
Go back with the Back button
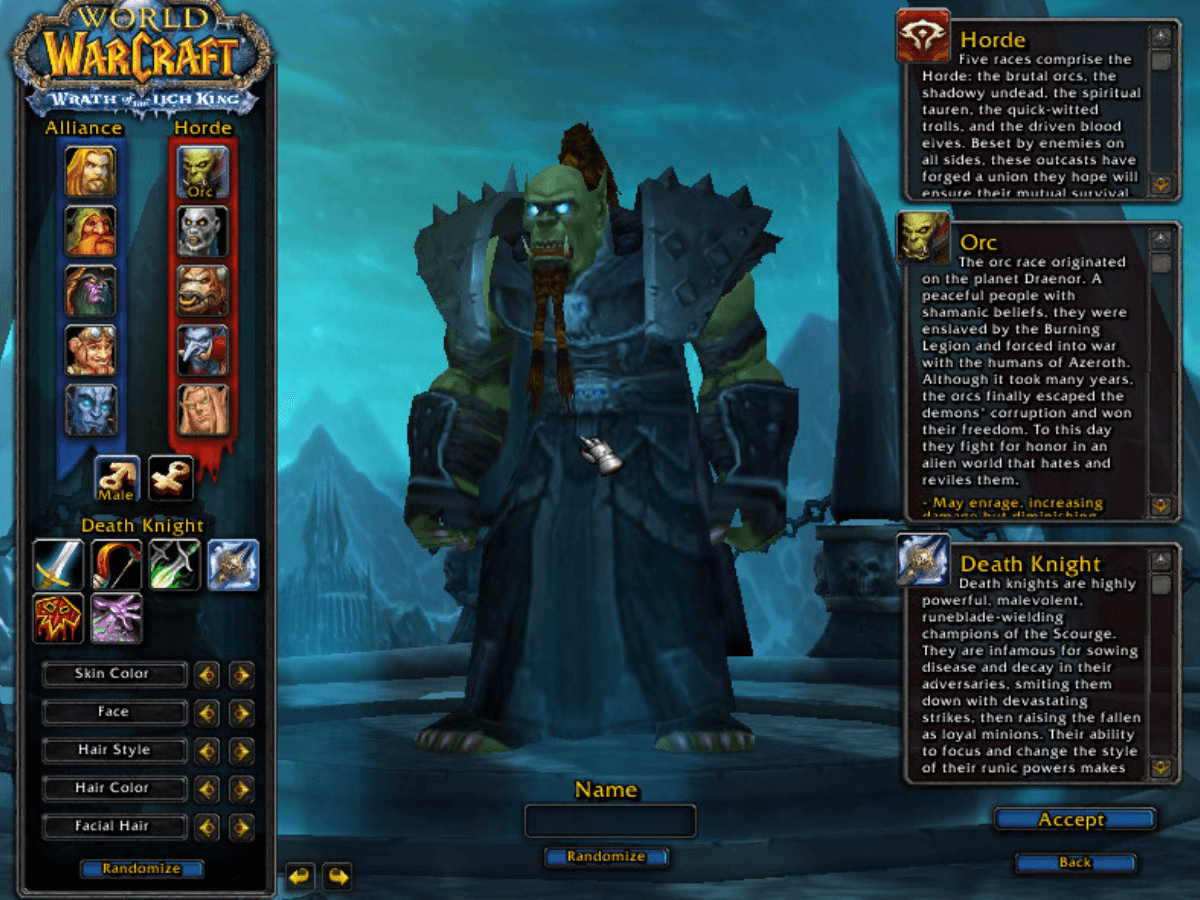point(1075,862)
